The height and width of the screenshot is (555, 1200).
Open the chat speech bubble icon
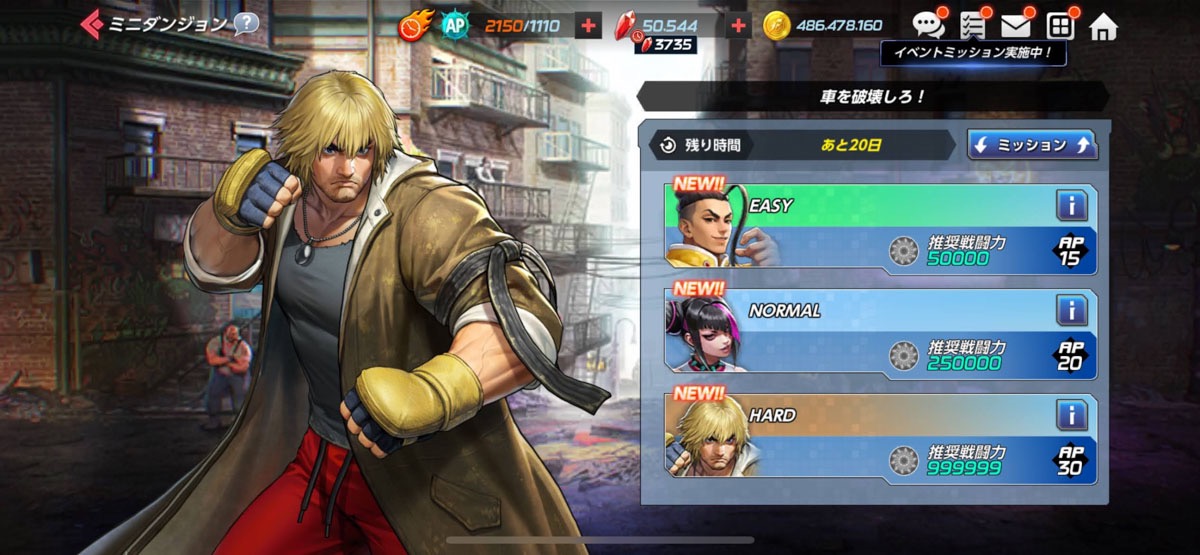928,24
